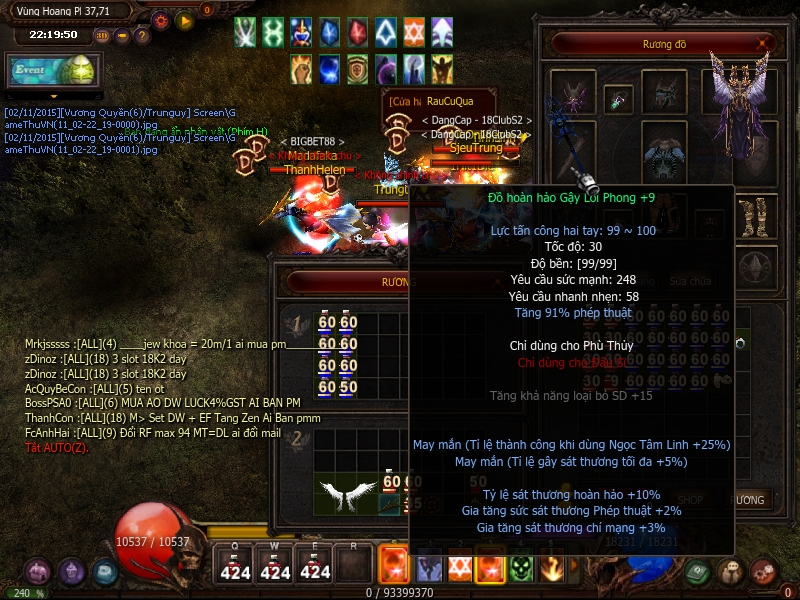This screenshot has height=600, width=800.
Task: Activate the green skull skill icon
Action: pyautogui.click(x=520, y=568)
